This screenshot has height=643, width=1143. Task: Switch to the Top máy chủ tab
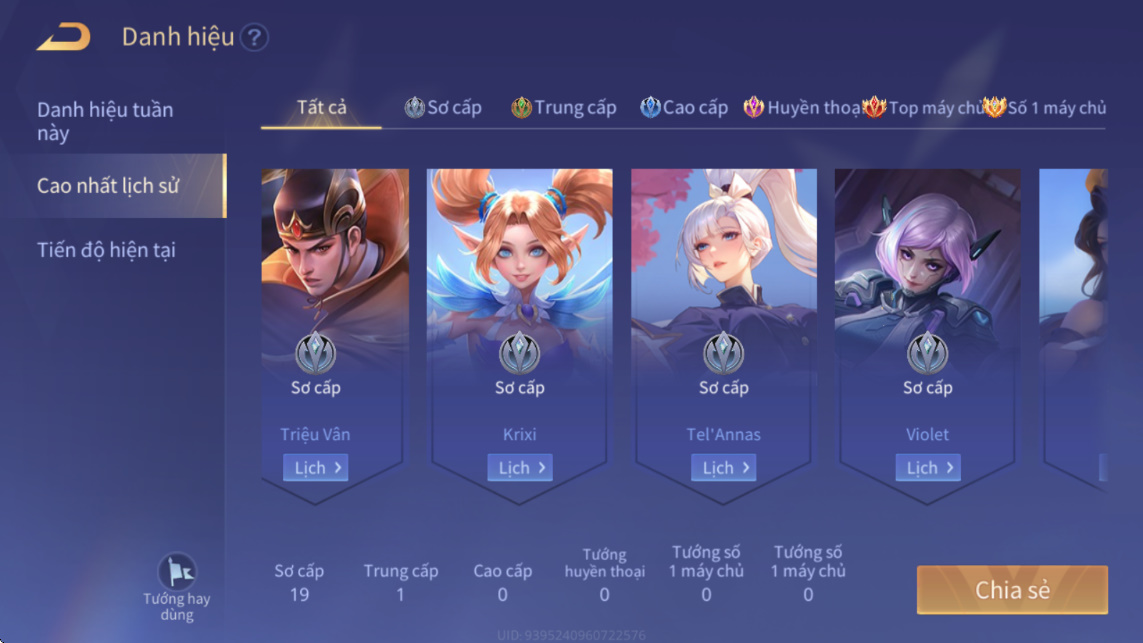(922, 108)
